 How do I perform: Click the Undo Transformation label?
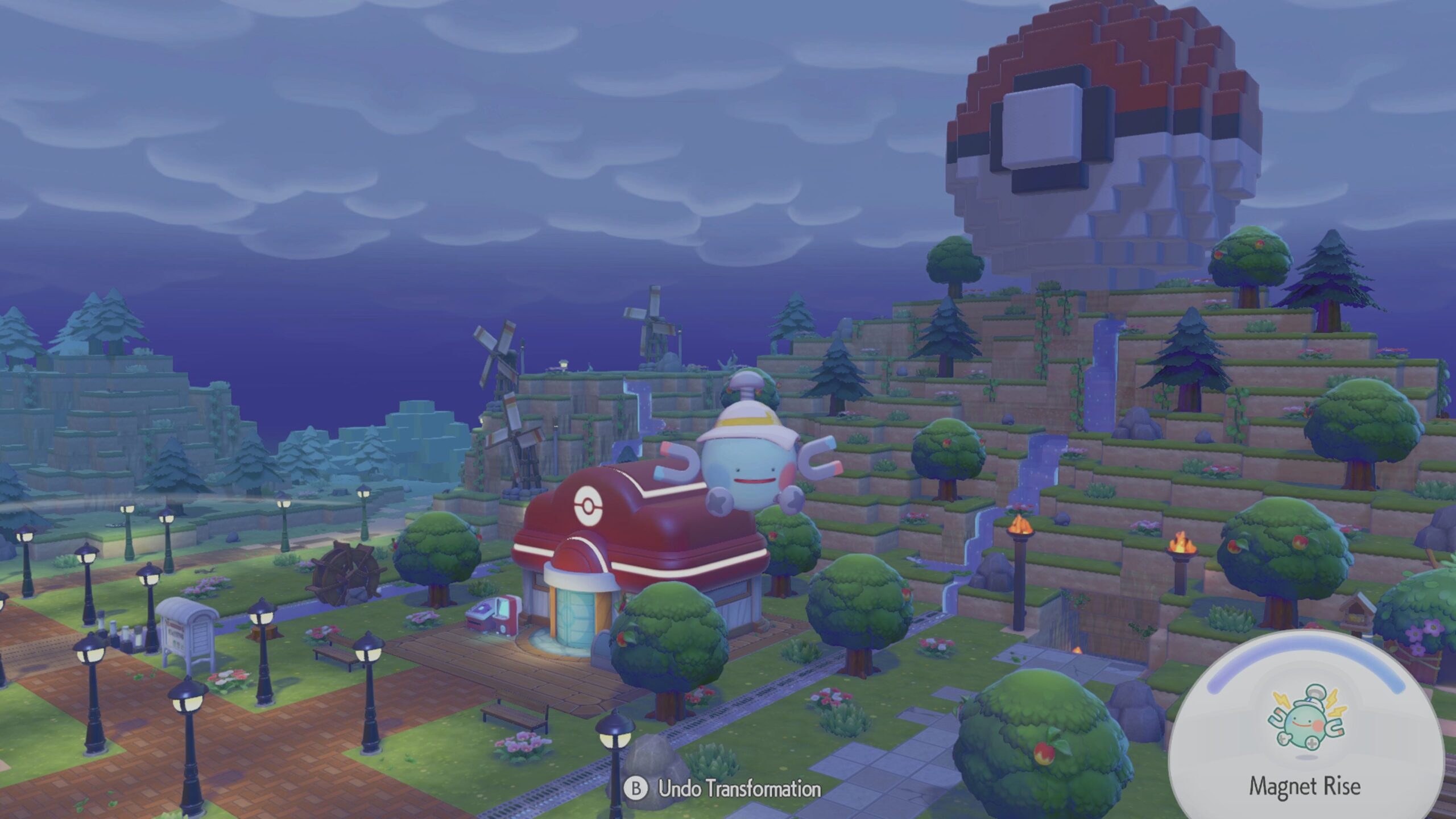[739, 789]
